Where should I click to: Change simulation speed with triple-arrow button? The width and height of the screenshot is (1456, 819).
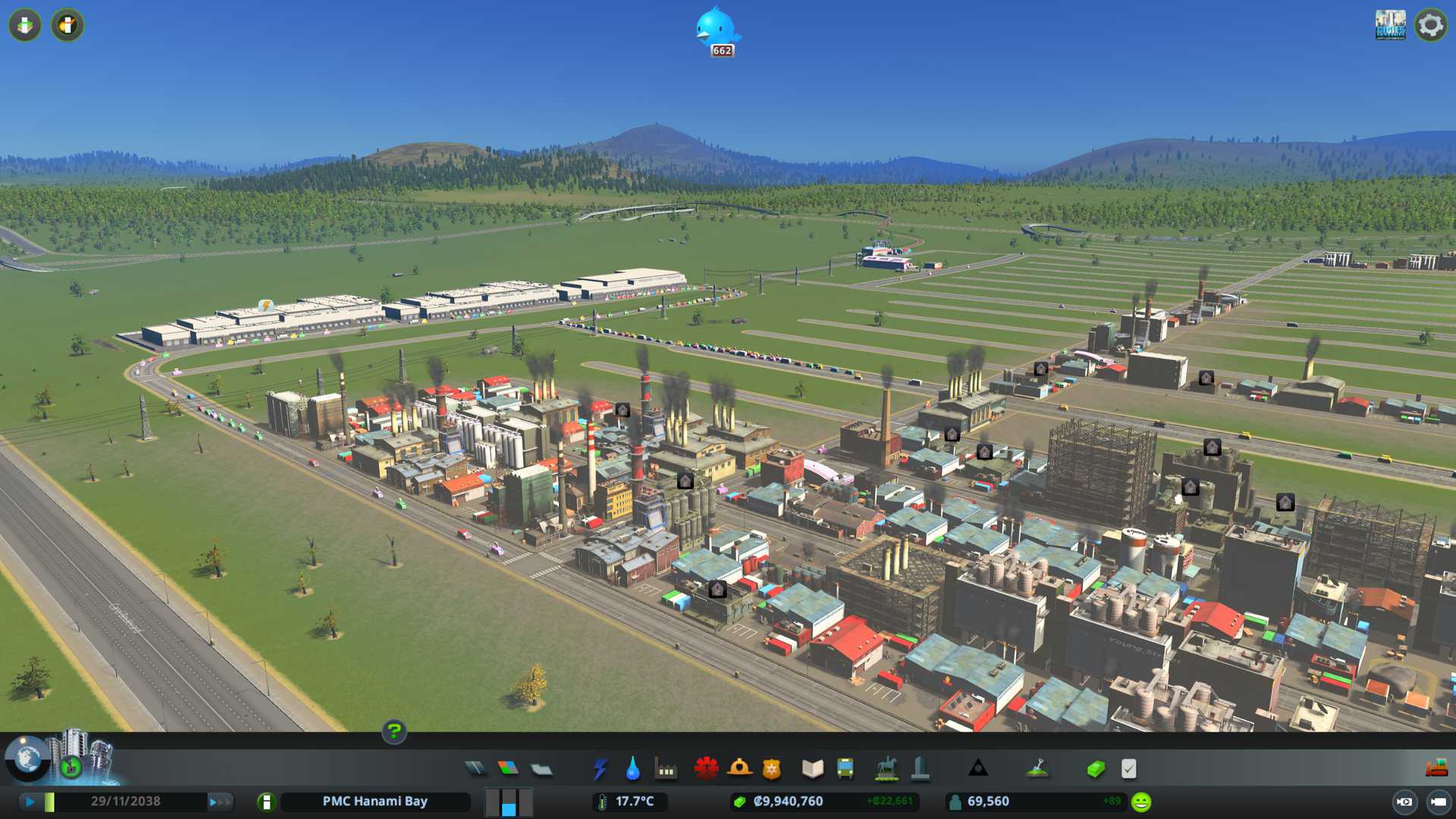[220, 802]
